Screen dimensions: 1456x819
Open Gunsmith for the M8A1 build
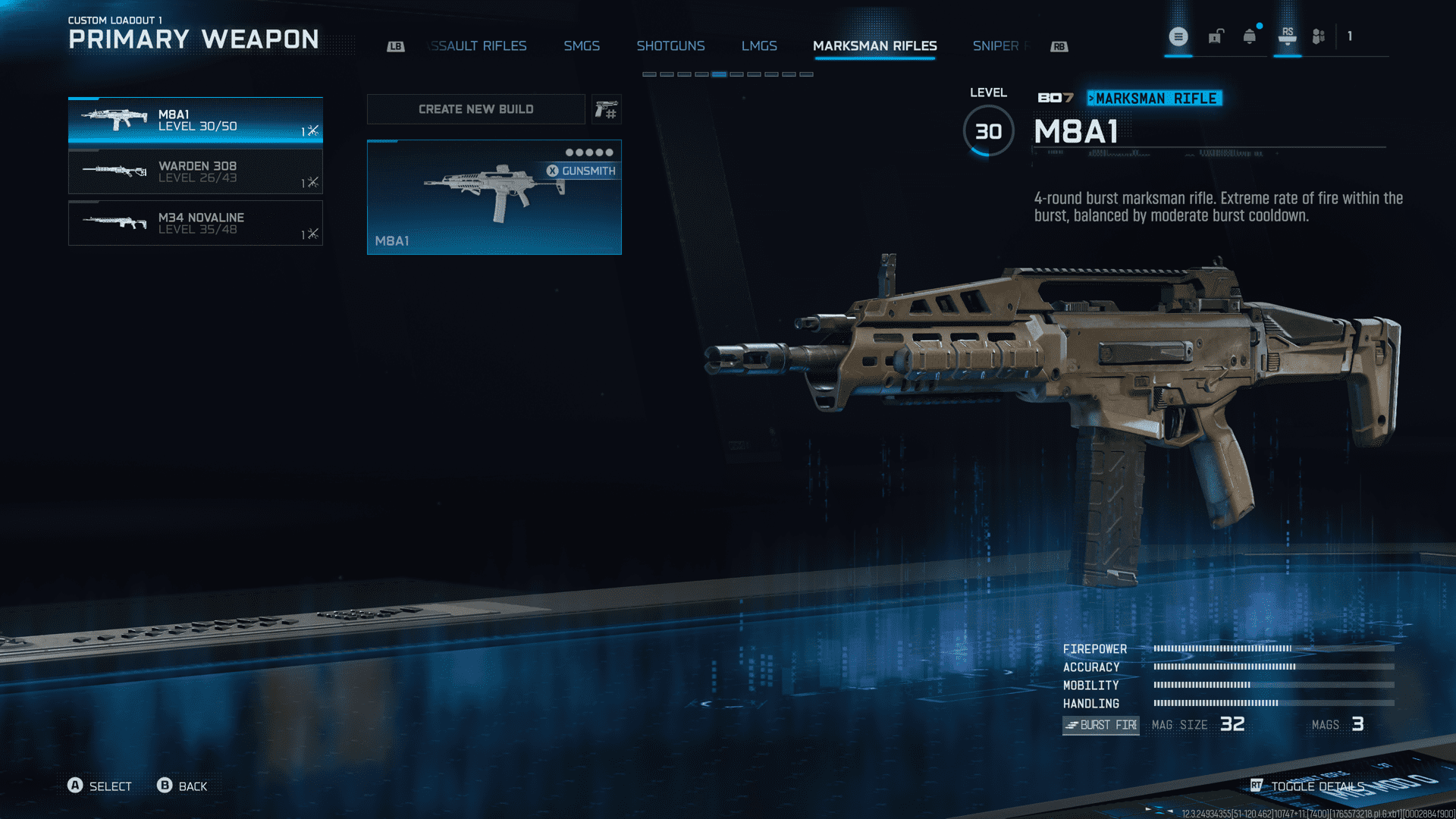pos(581,171)
